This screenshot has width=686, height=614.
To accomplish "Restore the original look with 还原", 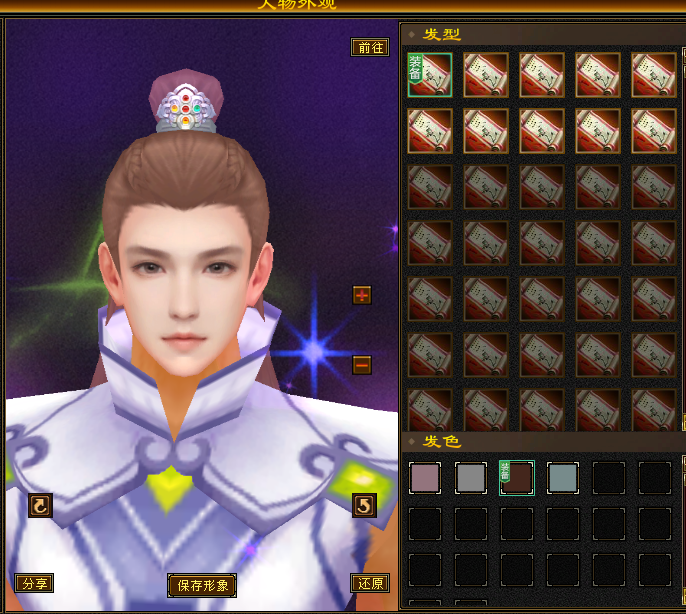I will click(x=370, y=583).
